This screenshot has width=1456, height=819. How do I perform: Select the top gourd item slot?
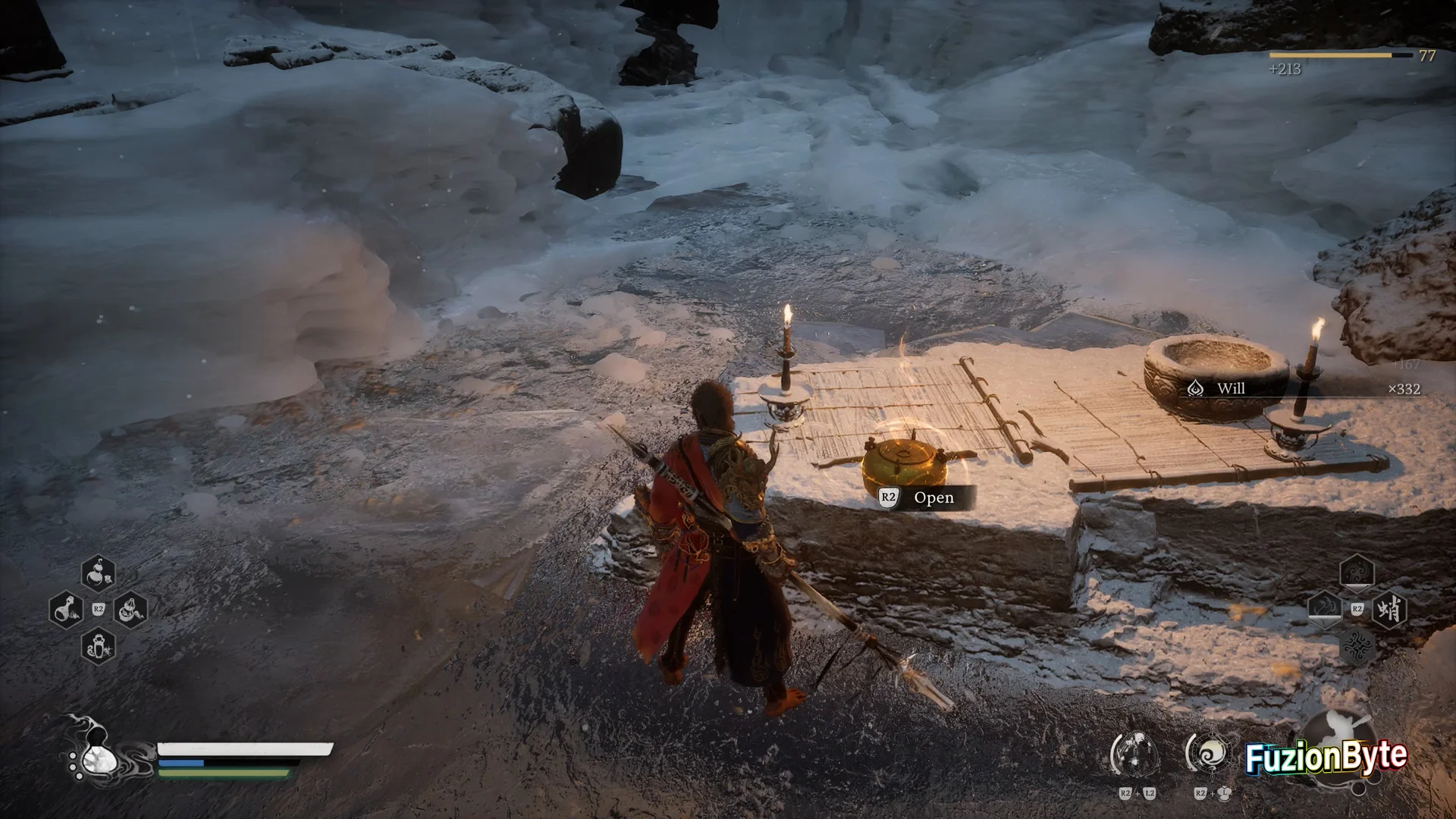pos(98,574)
